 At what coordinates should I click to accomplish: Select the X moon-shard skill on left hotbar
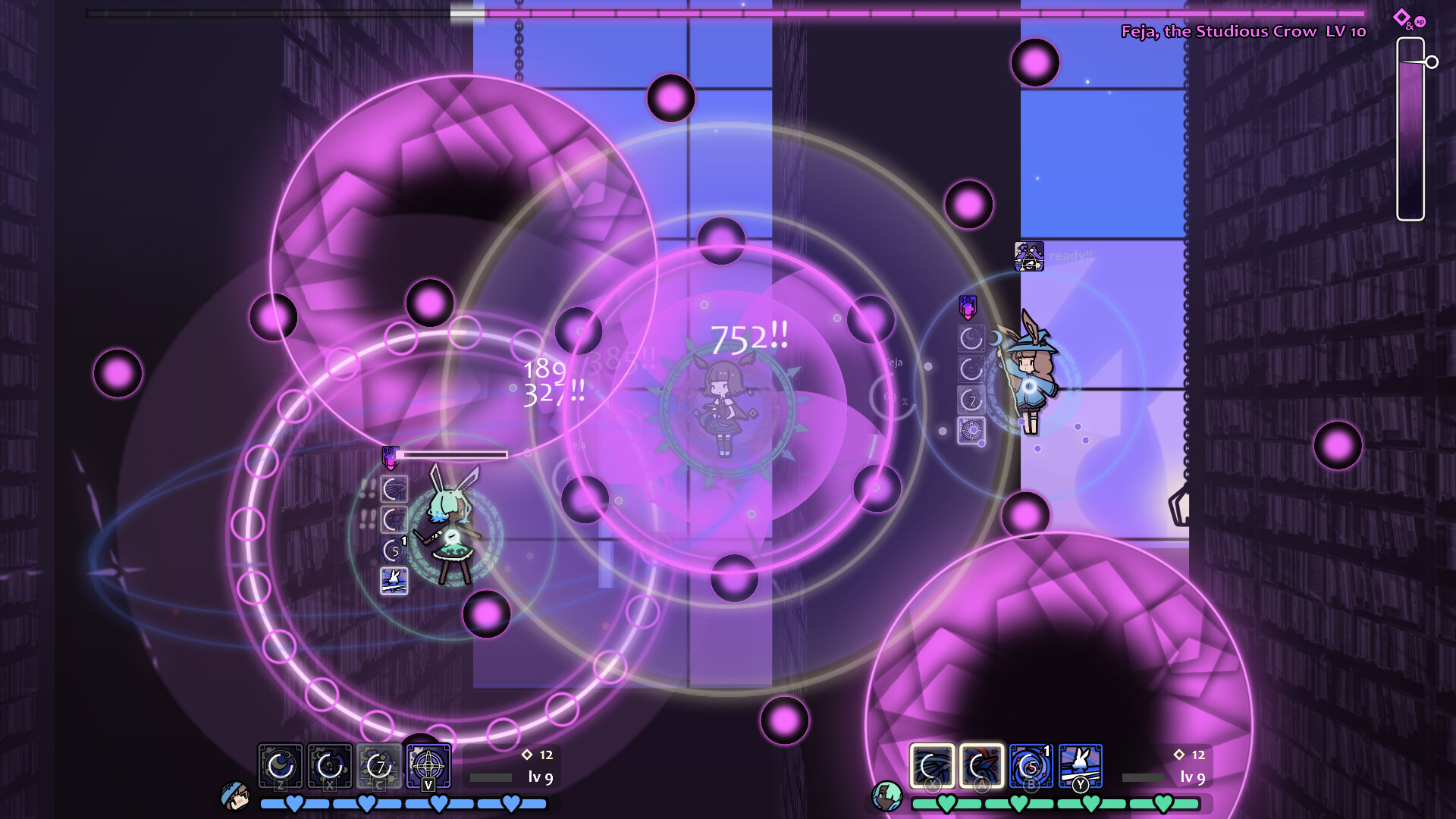(328, 765)
